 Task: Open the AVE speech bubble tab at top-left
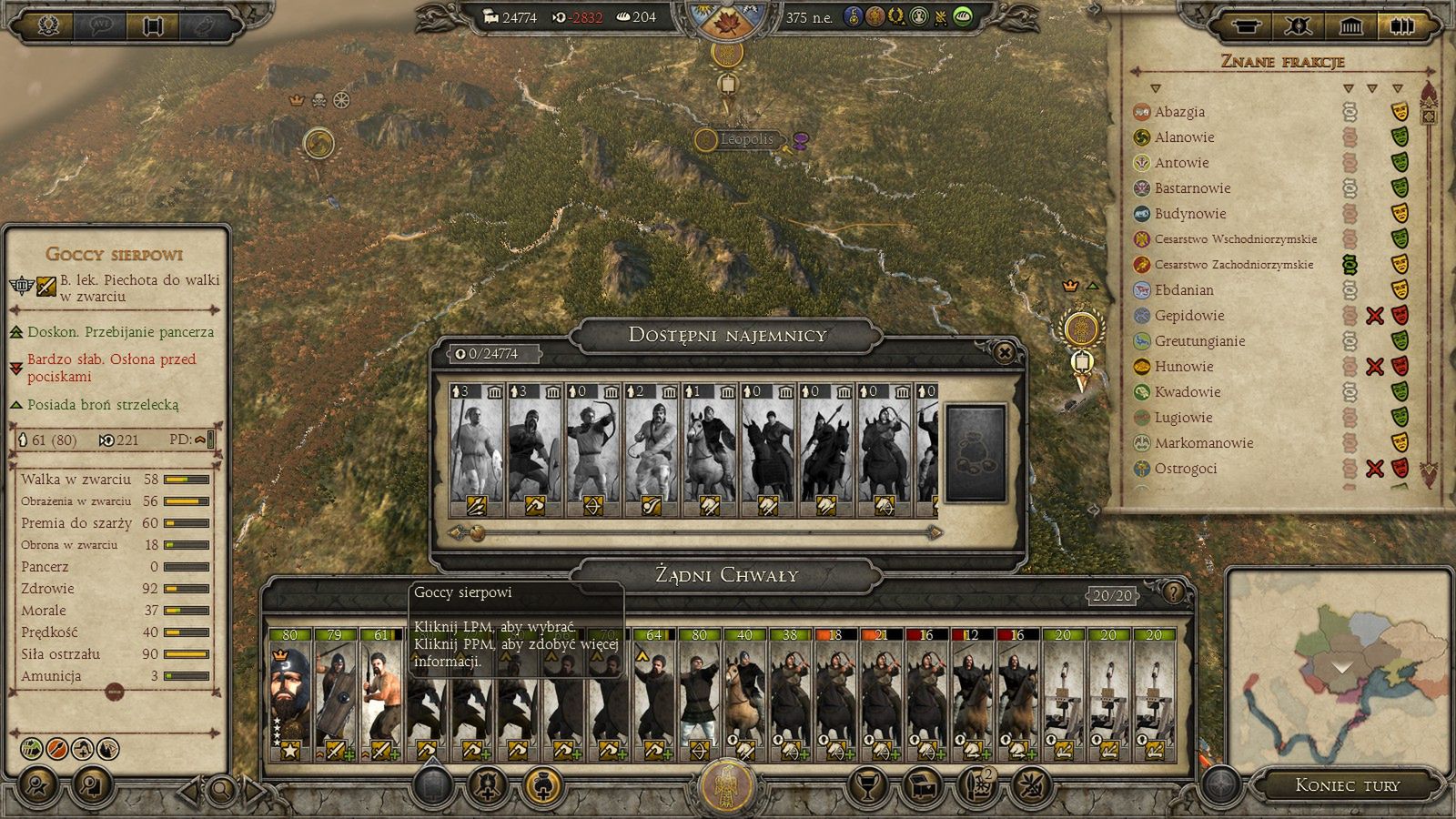(x=100, y=23)
